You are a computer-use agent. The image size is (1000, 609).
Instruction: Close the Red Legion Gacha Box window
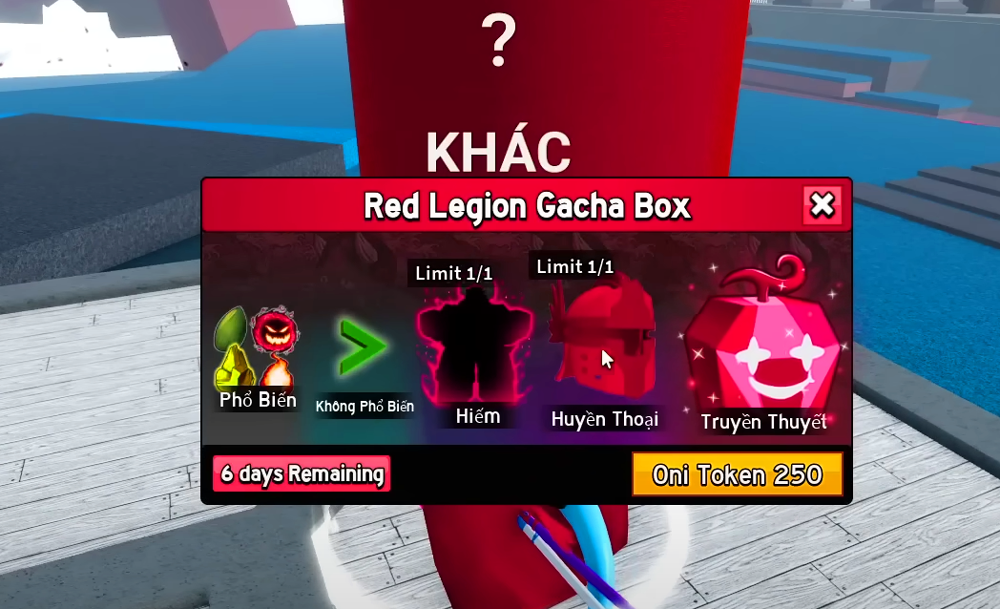pyautogui.click(x=822, y=205)
